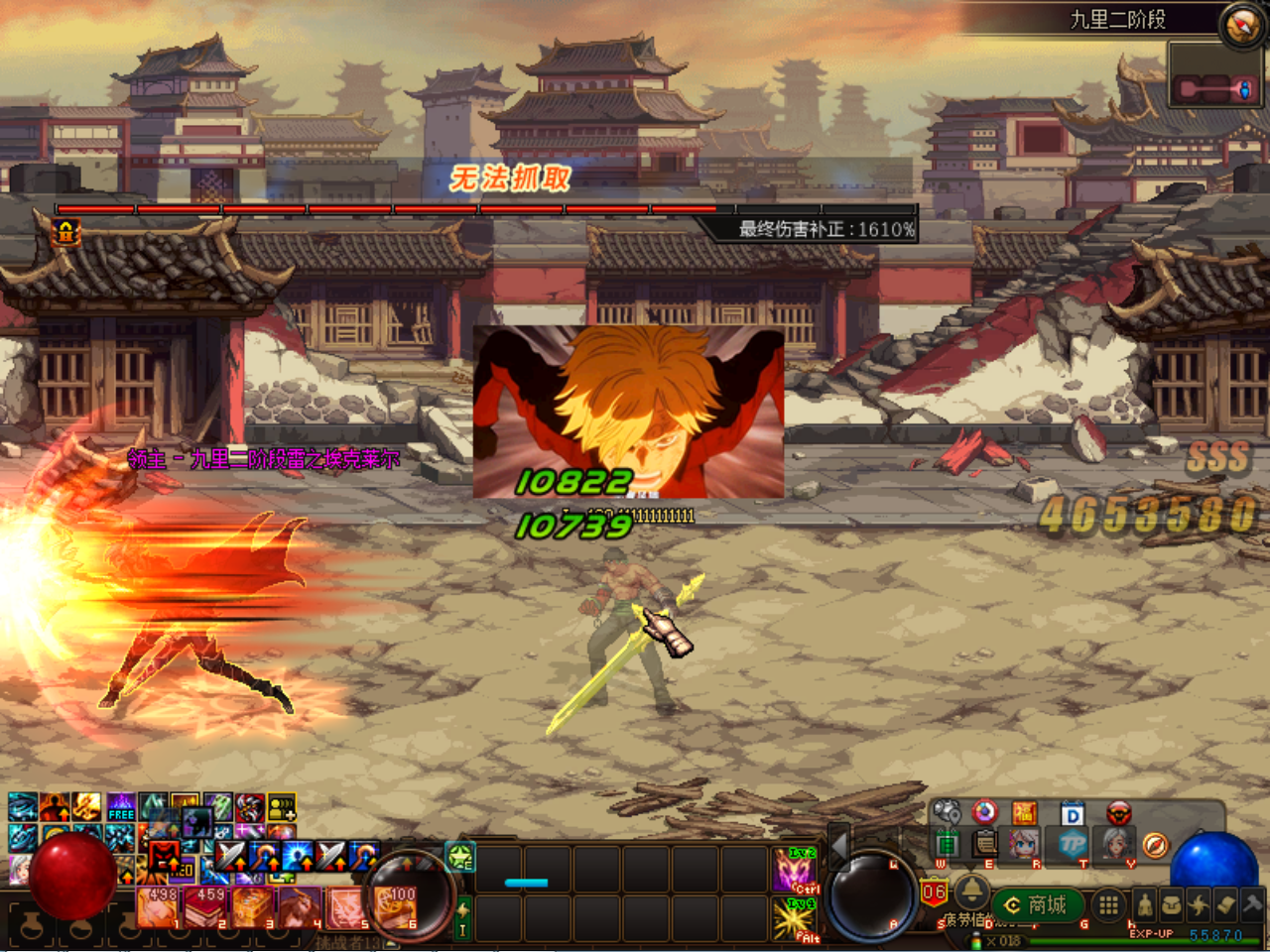Open the calendar icon with letter D
Screen dimensions: 1270x952
coord(1072,814)
